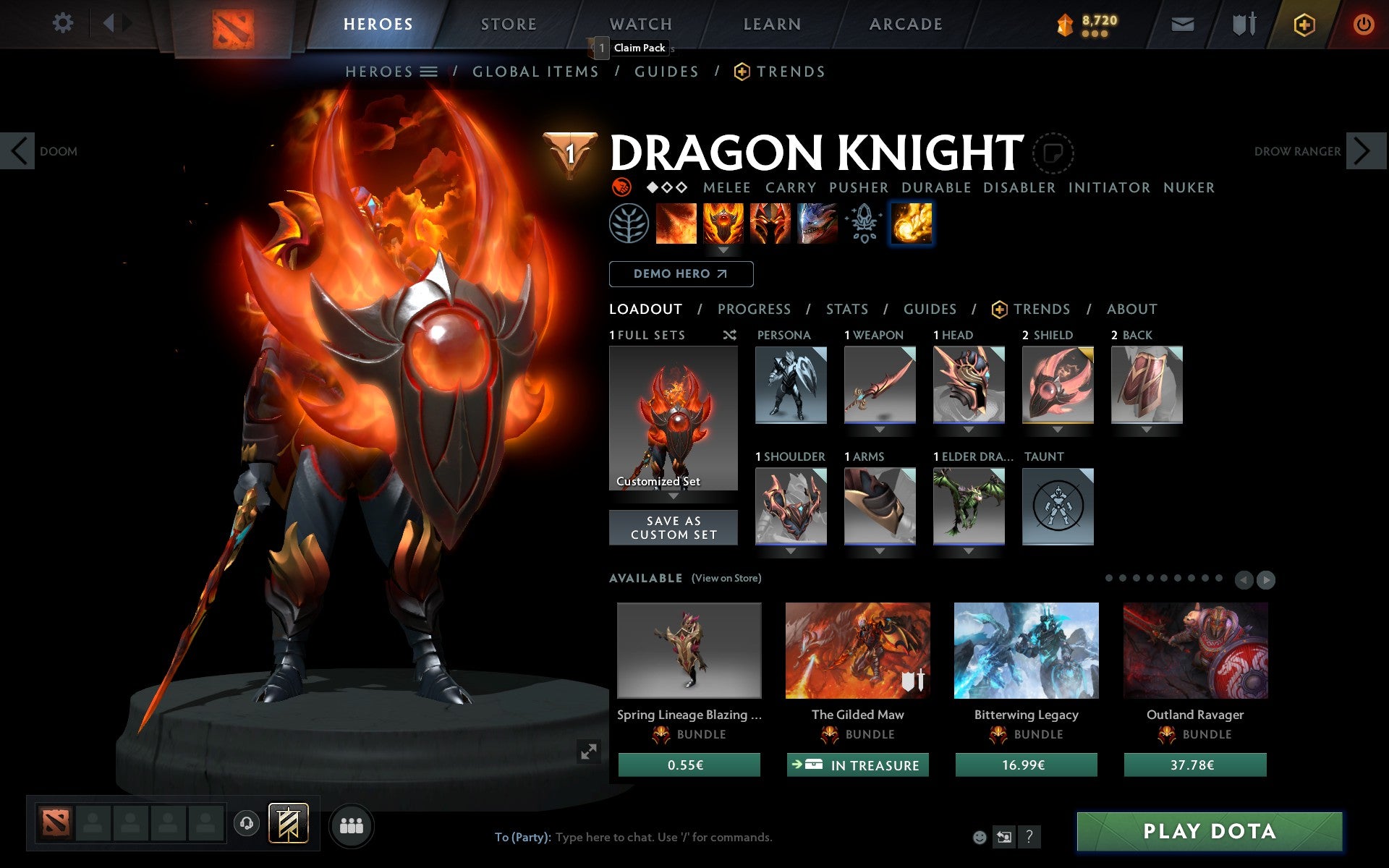The width and height of the screenshot is (1389, 868).
Task: Click the Save As Custom Set button
Action: click(674, 527)
